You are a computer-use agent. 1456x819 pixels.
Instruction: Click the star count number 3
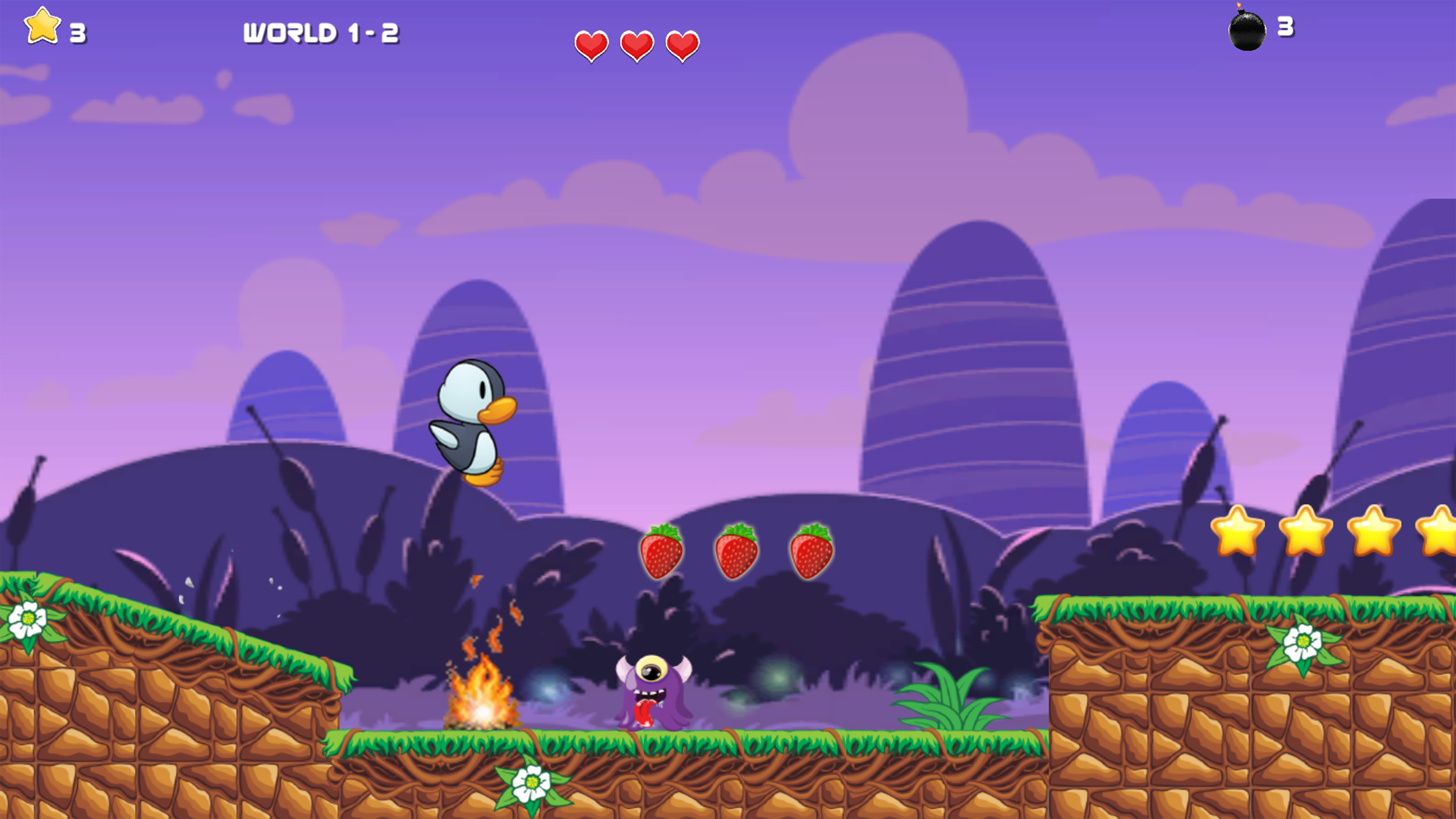tap(77, 33)
